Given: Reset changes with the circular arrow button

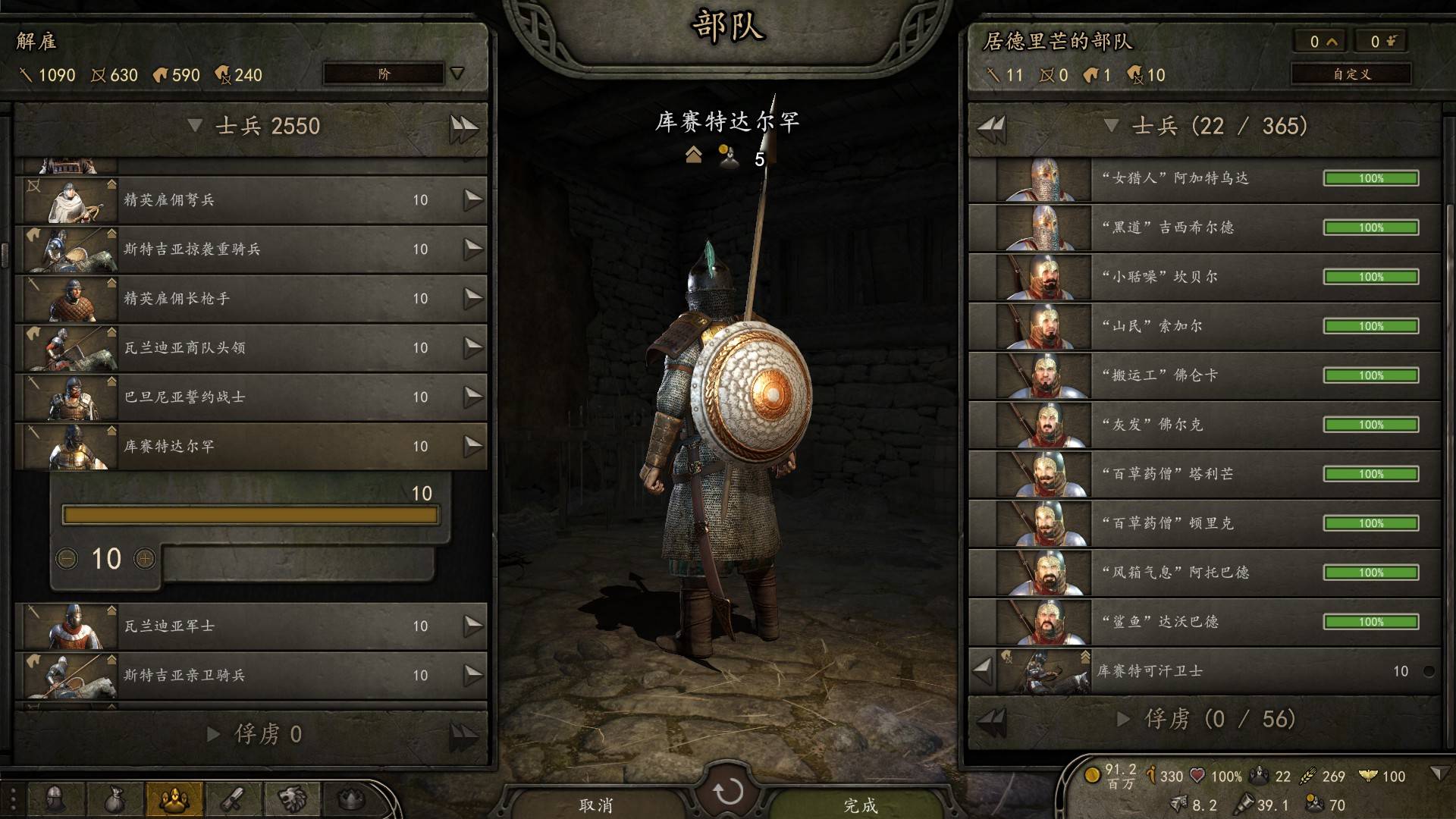Looking at the screenshot, I should click(x=728, y=792).
